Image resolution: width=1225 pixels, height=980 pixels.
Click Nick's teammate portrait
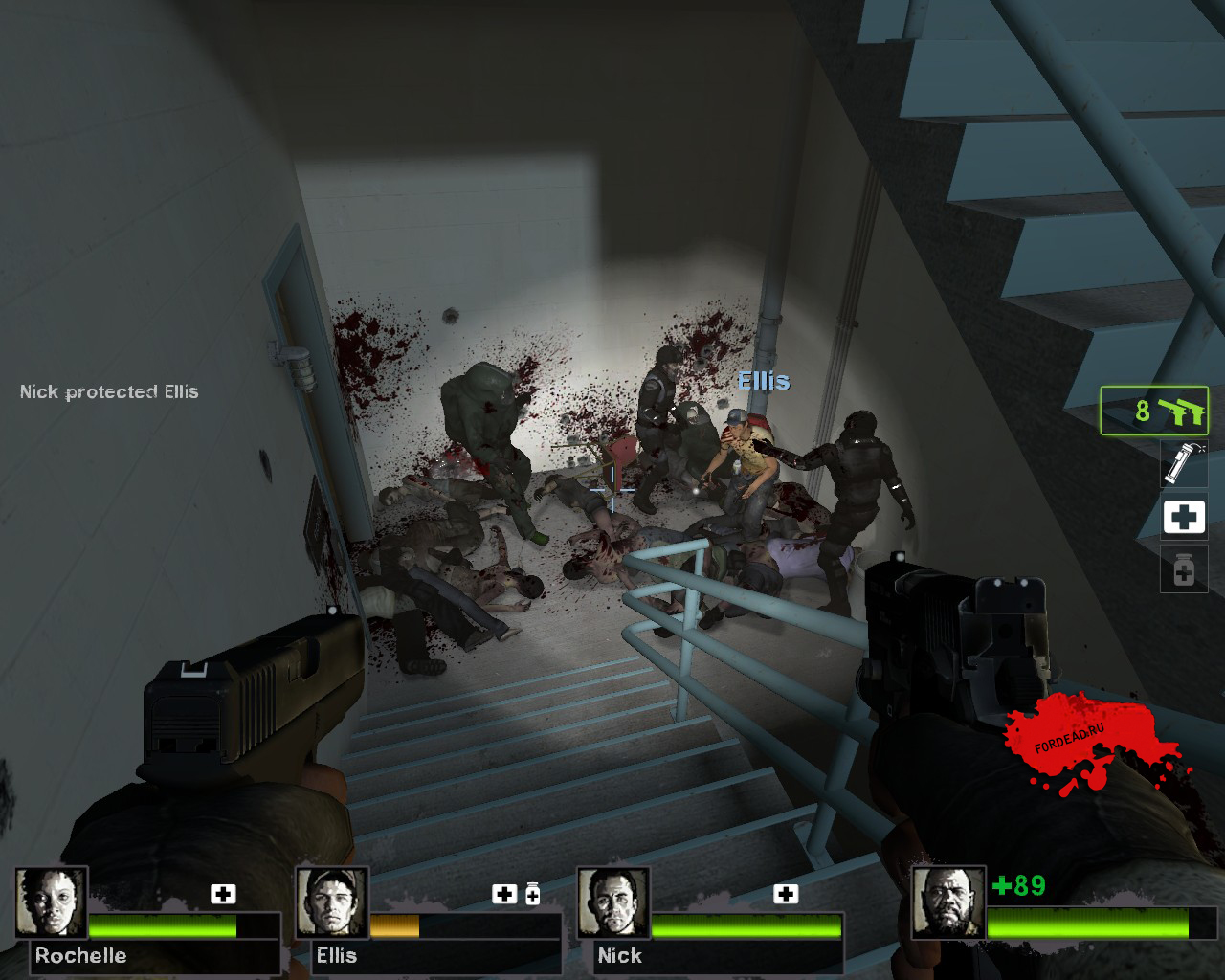click(x=613, y=902)
